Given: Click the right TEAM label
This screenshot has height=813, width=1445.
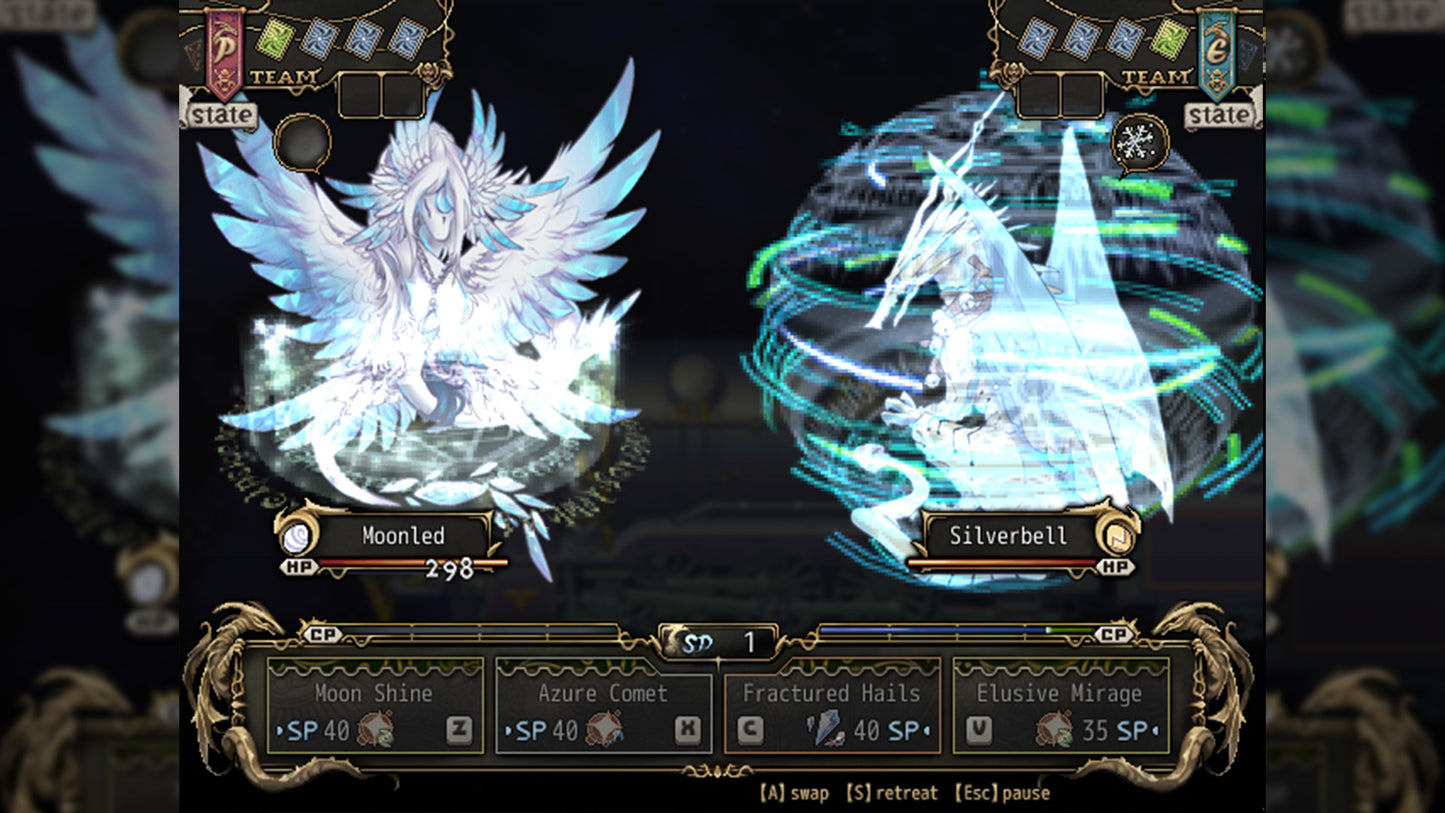Looking at the screenshot, I should (x=1158, y=76).
